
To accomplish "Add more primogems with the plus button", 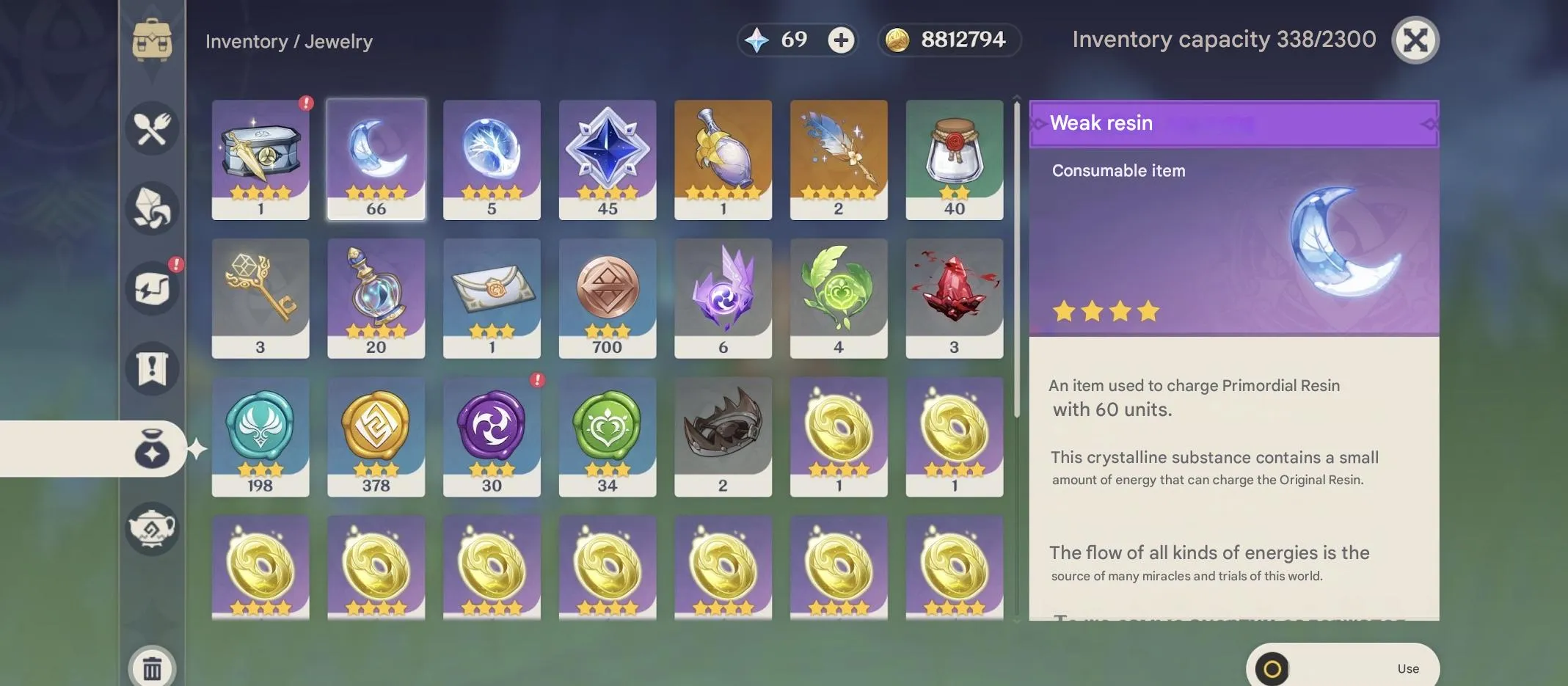I will 841,40.
